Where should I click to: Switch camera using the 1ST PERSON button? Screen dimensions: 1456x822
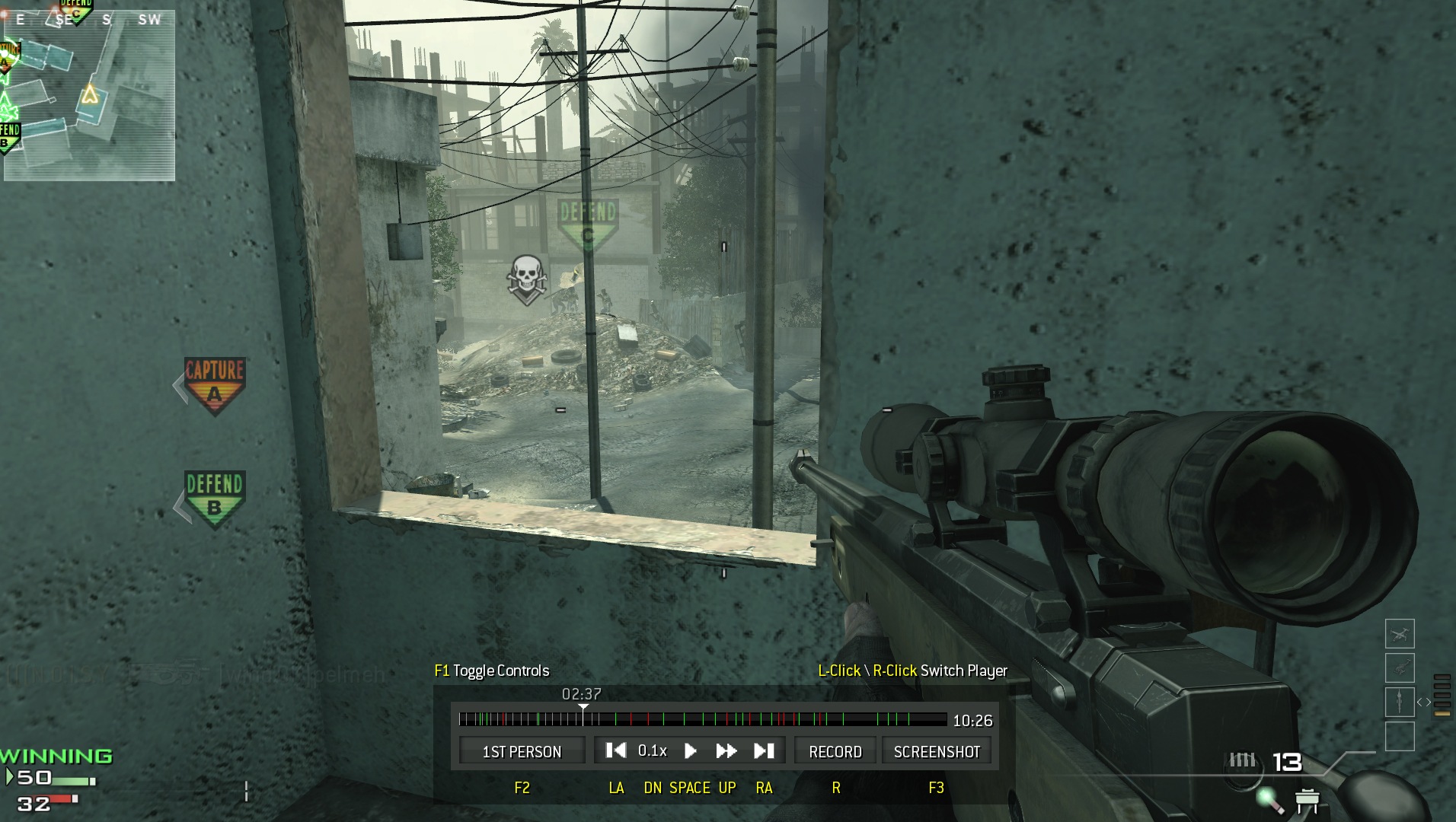click(x=522, y=751)
